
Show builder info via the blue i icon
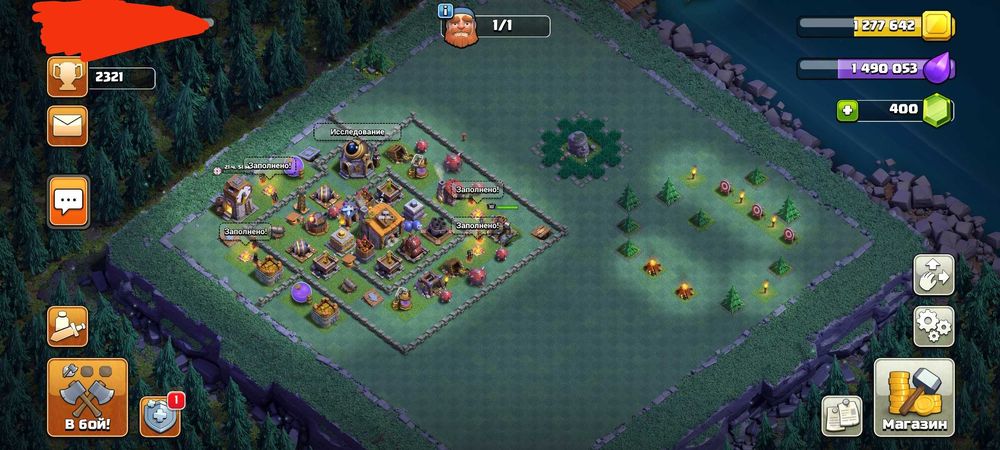click(x=446, y=10)
